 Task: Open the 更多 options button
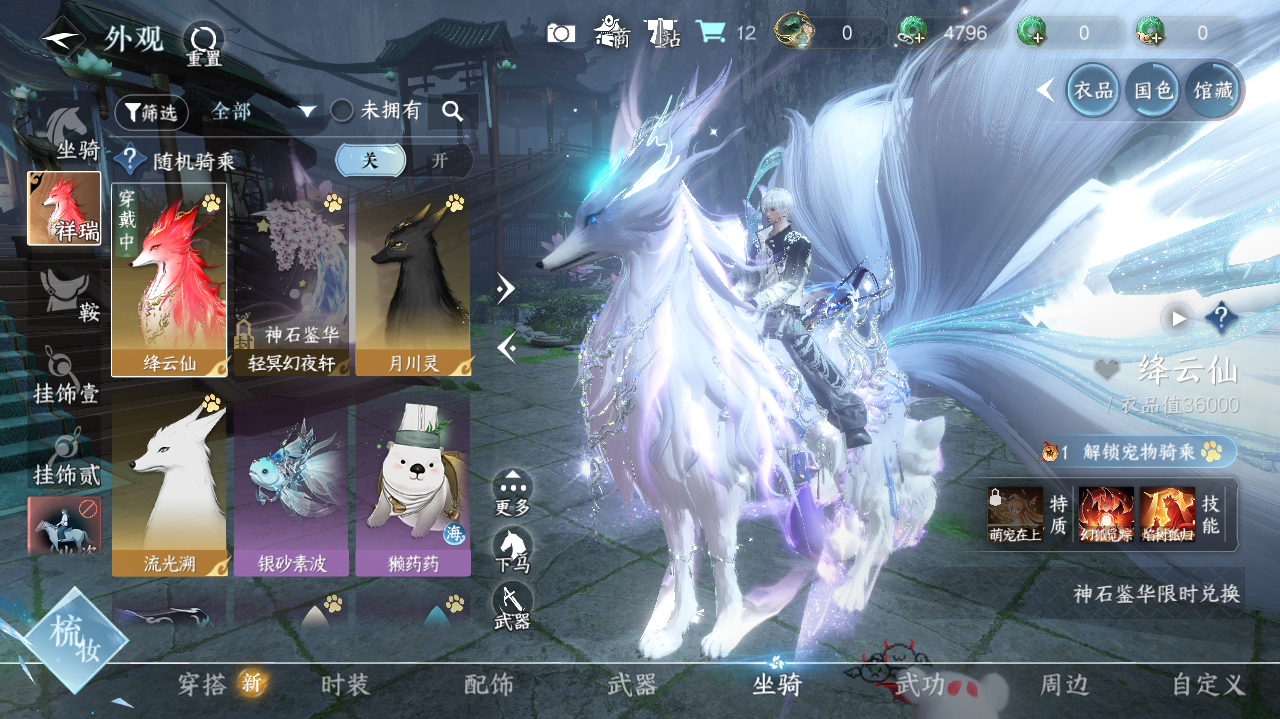click(x=512, y=492)
